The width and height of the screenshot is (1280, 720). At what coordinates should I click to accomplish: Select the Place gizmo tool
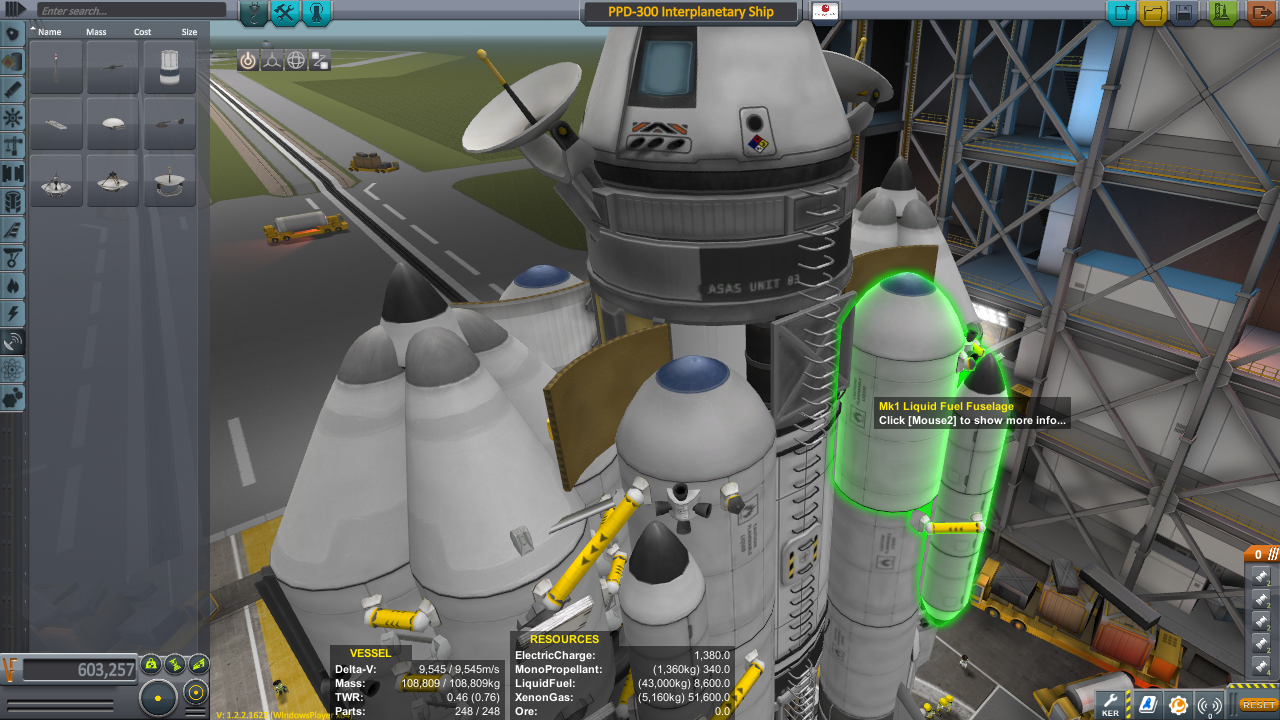(x=248, y=60)
